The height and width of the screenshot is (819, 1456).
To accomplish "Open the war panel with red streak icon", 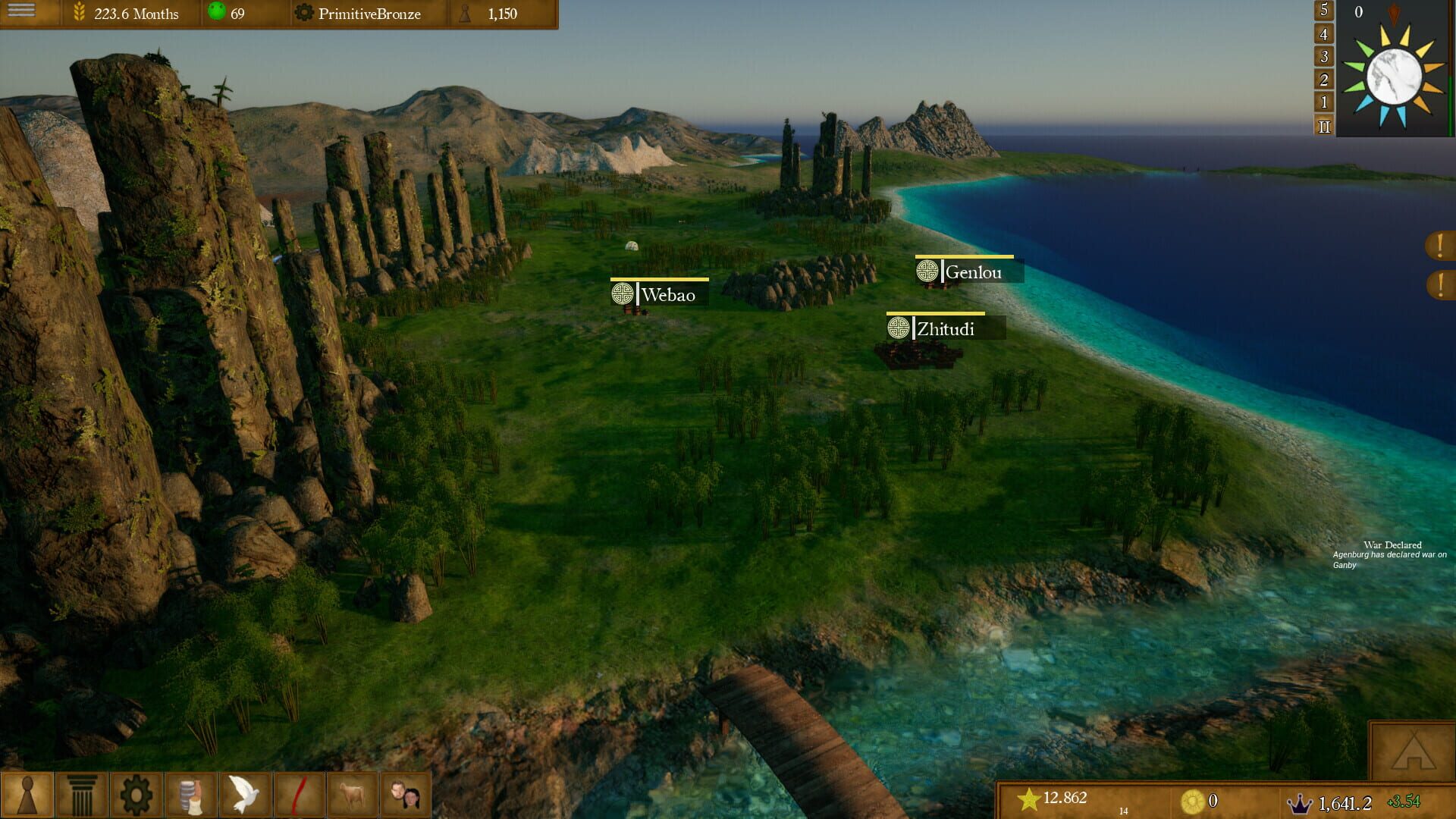I will 297,795.
